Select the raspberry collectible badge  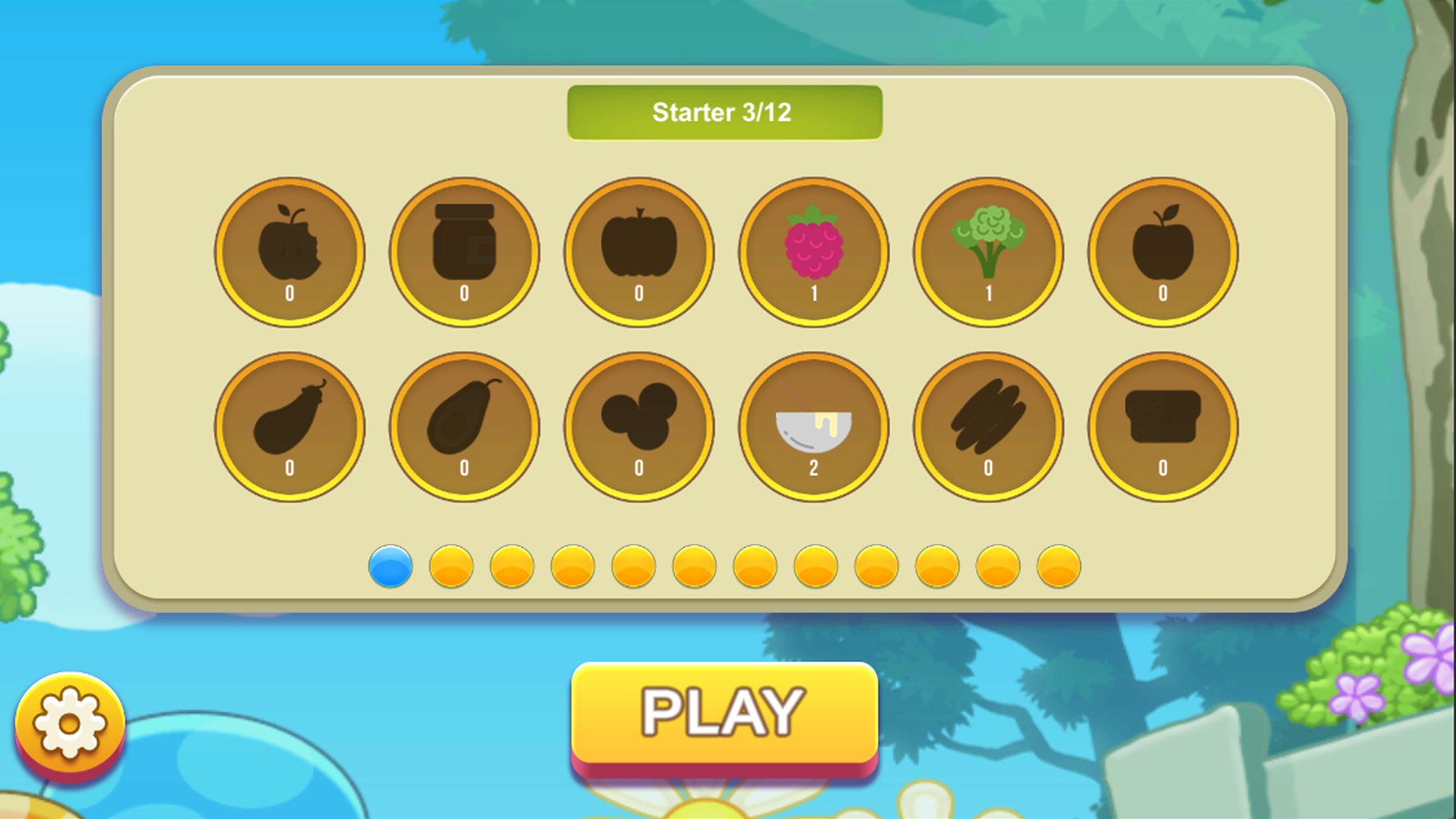pos(814,250)
